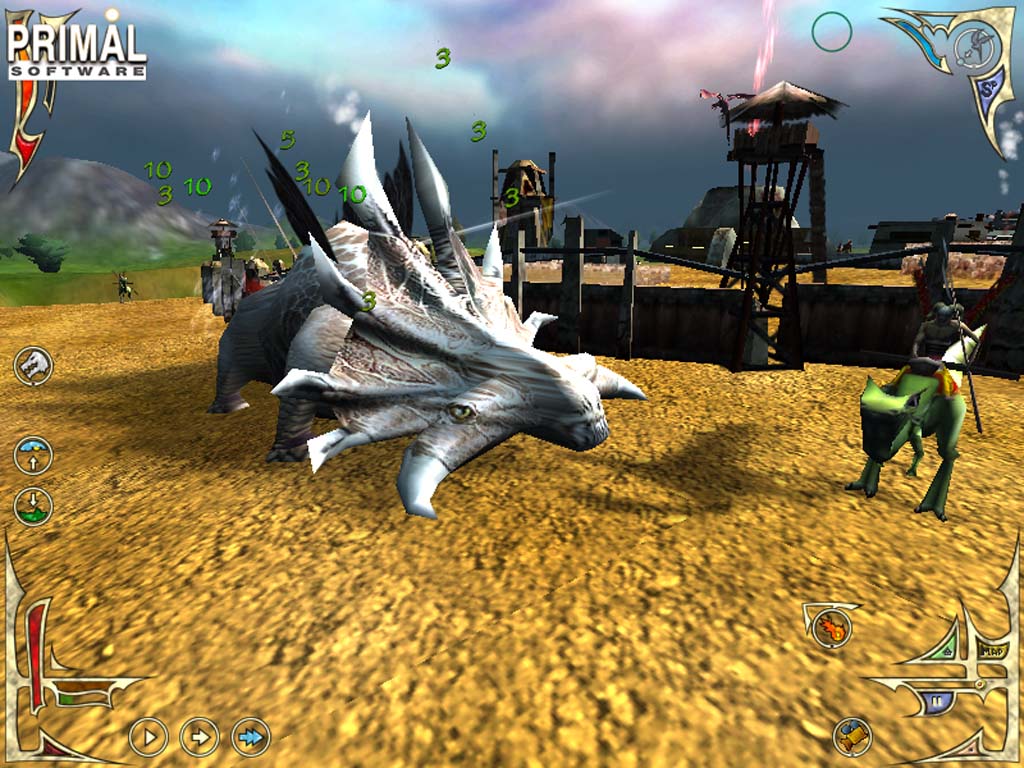This screenshot has width=1024, height=768.
Task: Click the white beast head icon
Action: tap(33, 365)
